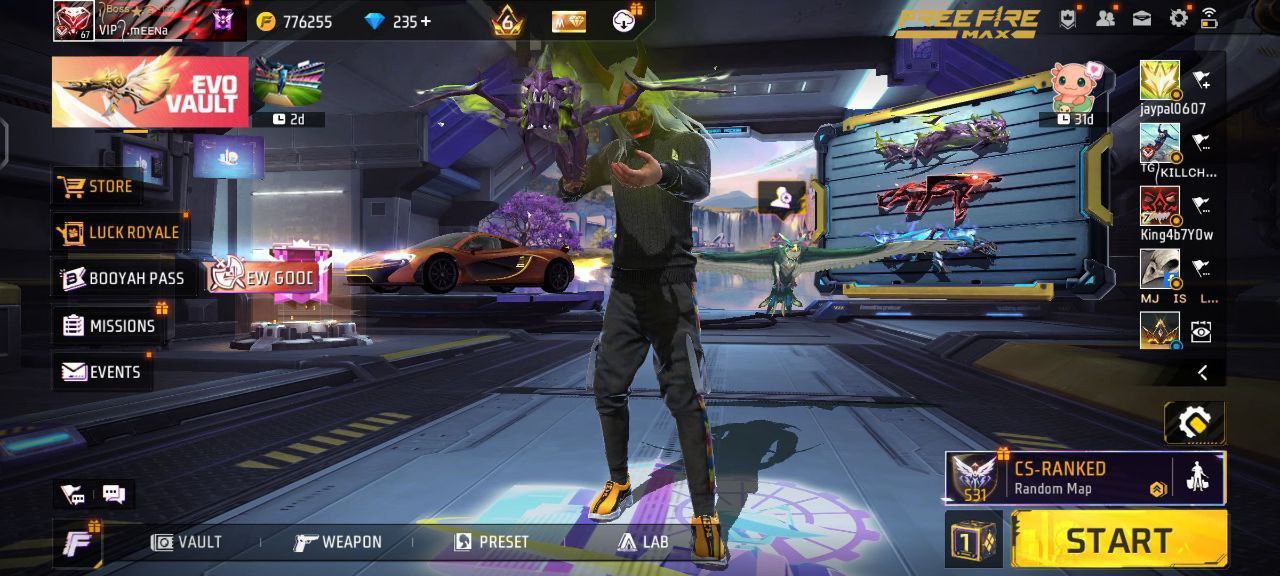Go to the BOOYAH PASS

click(123, 278)
